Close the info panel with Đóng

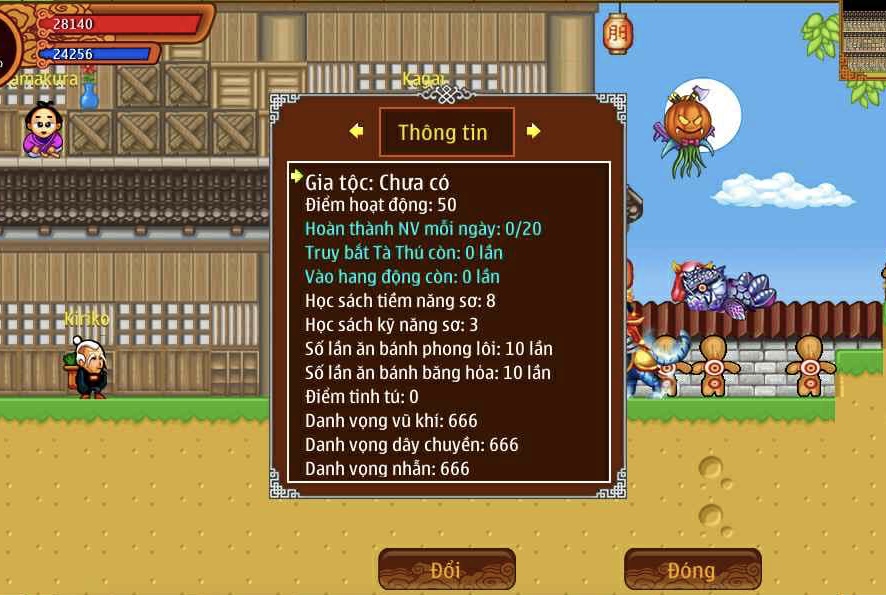click(692, 570)
